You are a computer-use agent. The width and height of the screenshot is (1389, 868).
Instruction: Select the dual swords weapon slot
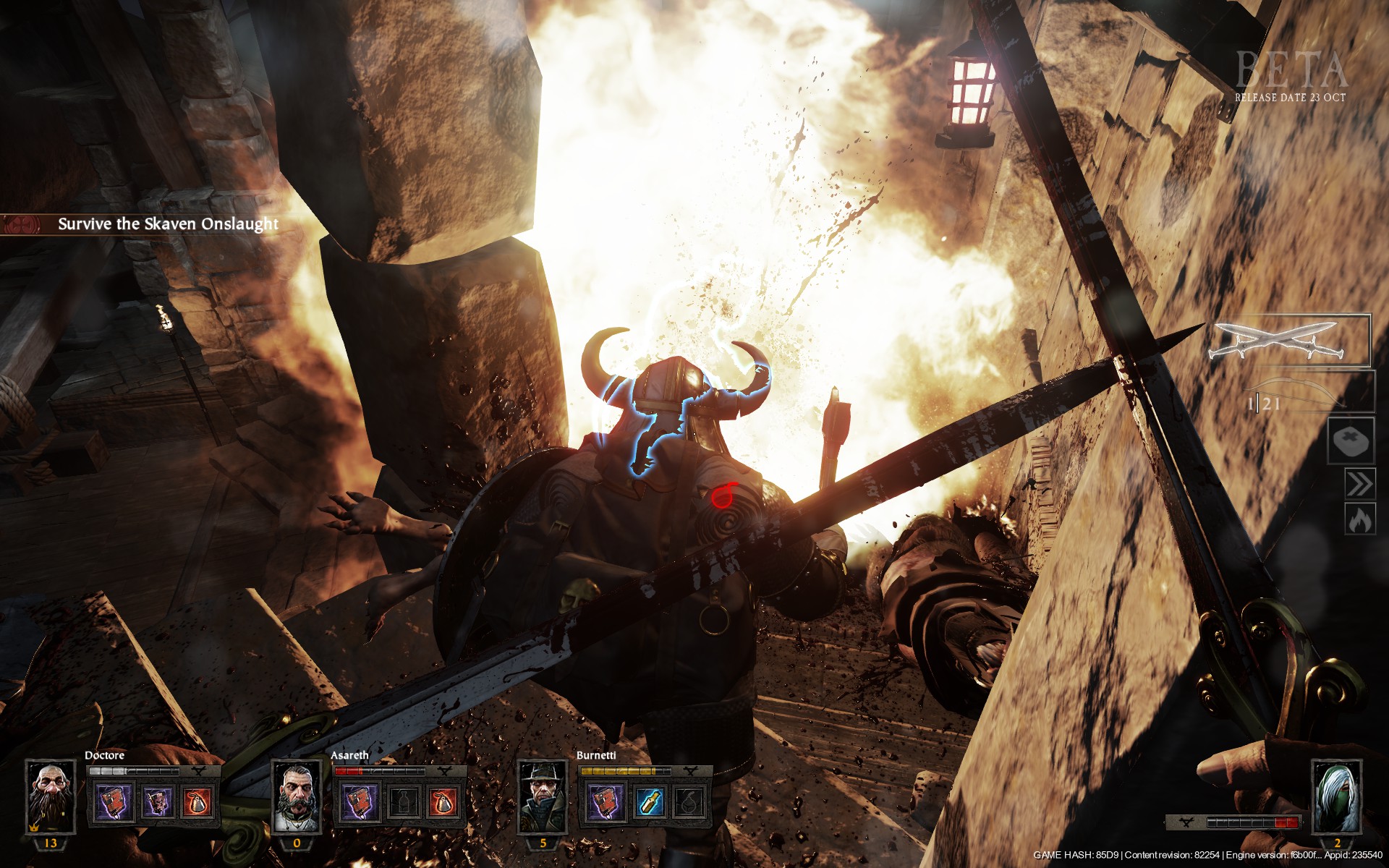[1289, 340]
